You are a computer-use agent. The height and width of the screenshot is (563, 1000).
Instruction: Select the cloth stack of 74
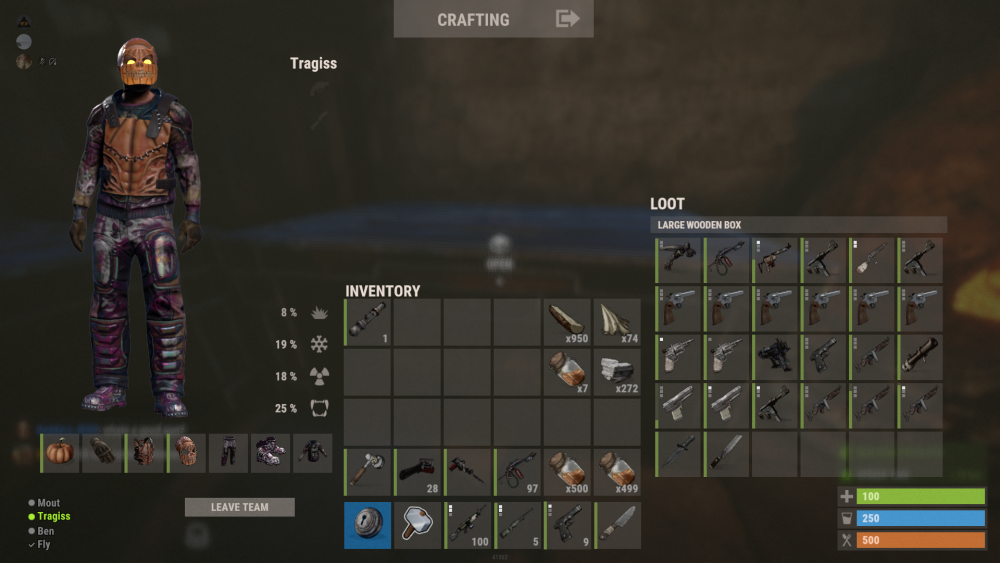tap(617, 322)
